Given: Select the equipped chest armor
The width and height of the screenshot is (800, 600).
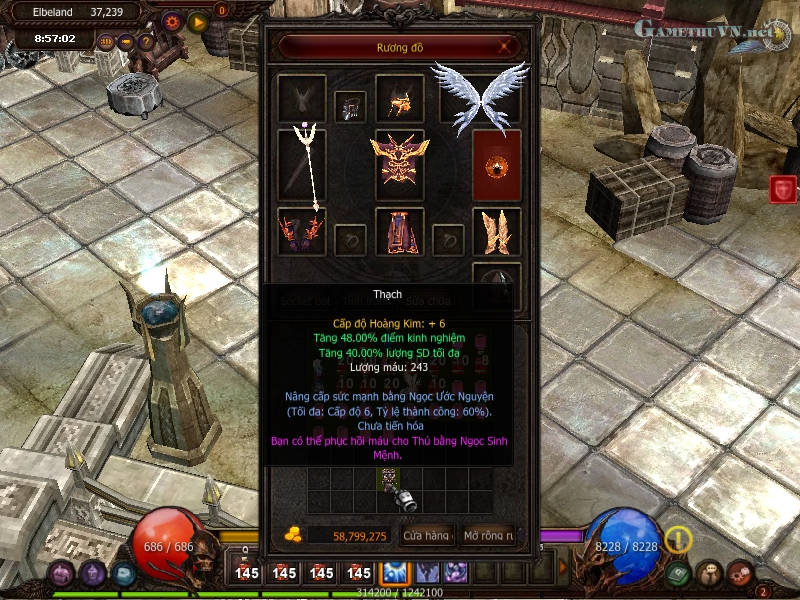Looking at the screenshot, I should click(400, 163).
